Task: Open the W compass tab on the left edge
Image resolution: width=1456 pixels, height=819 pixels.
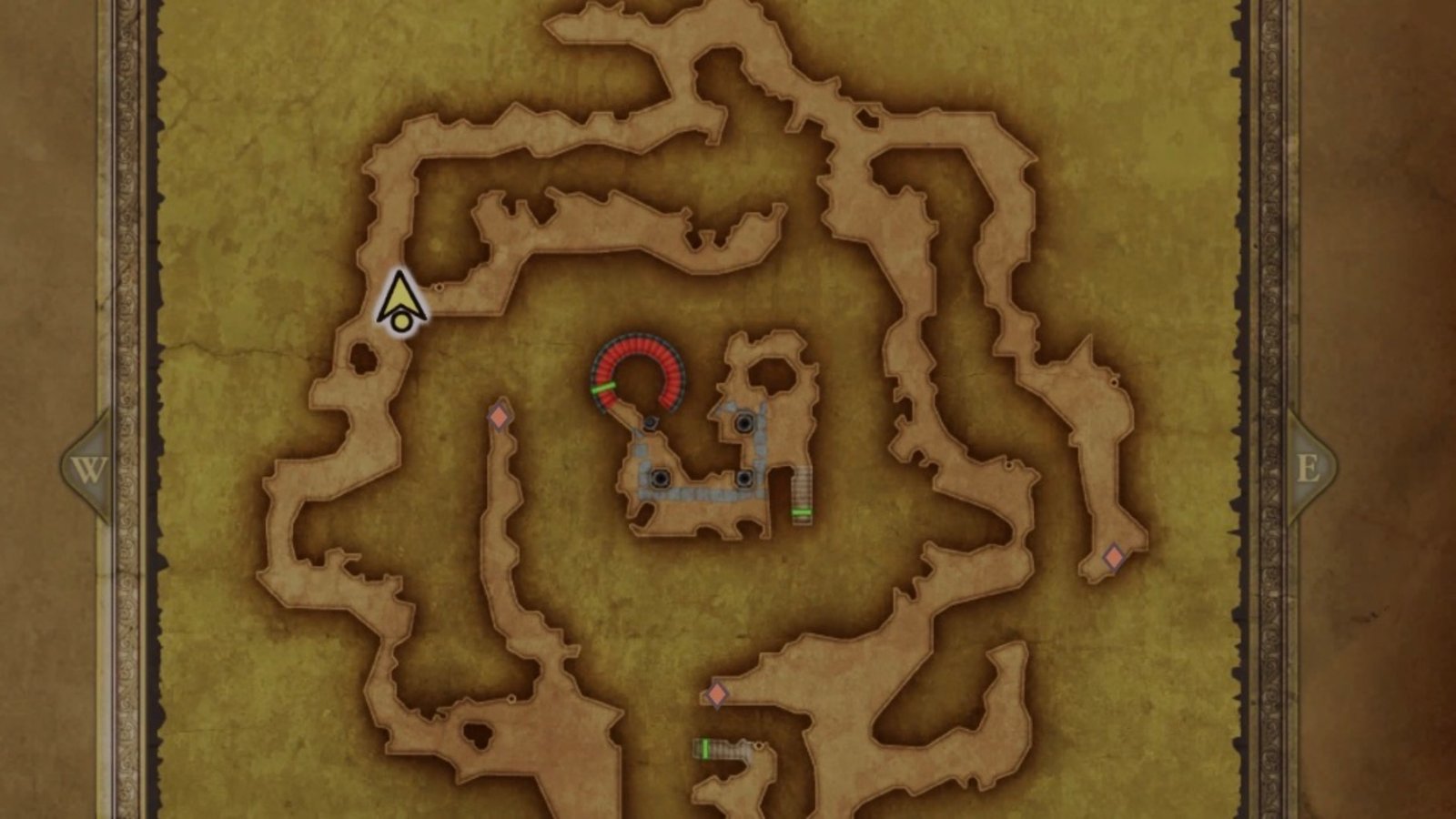Action: [88, 469]
